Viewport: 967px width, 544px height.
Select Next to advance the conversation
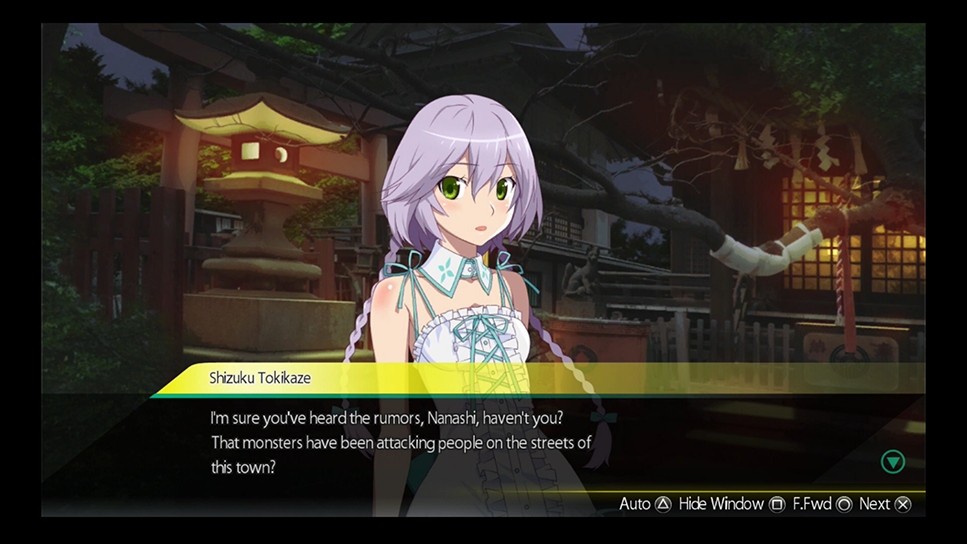pos(885,504)
